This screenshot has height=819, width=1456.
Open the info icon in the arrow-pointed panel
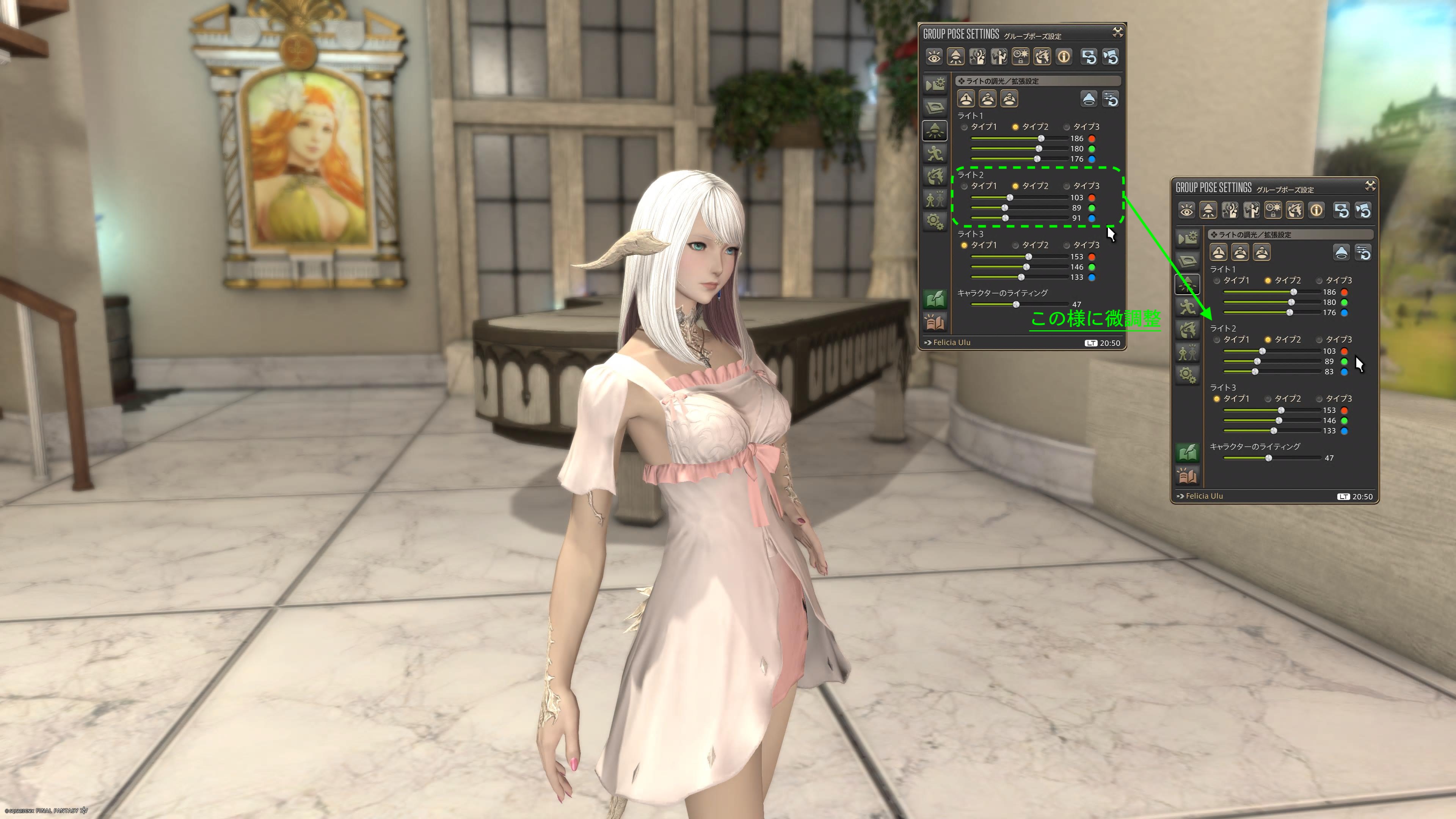[x=1316, y=211]
